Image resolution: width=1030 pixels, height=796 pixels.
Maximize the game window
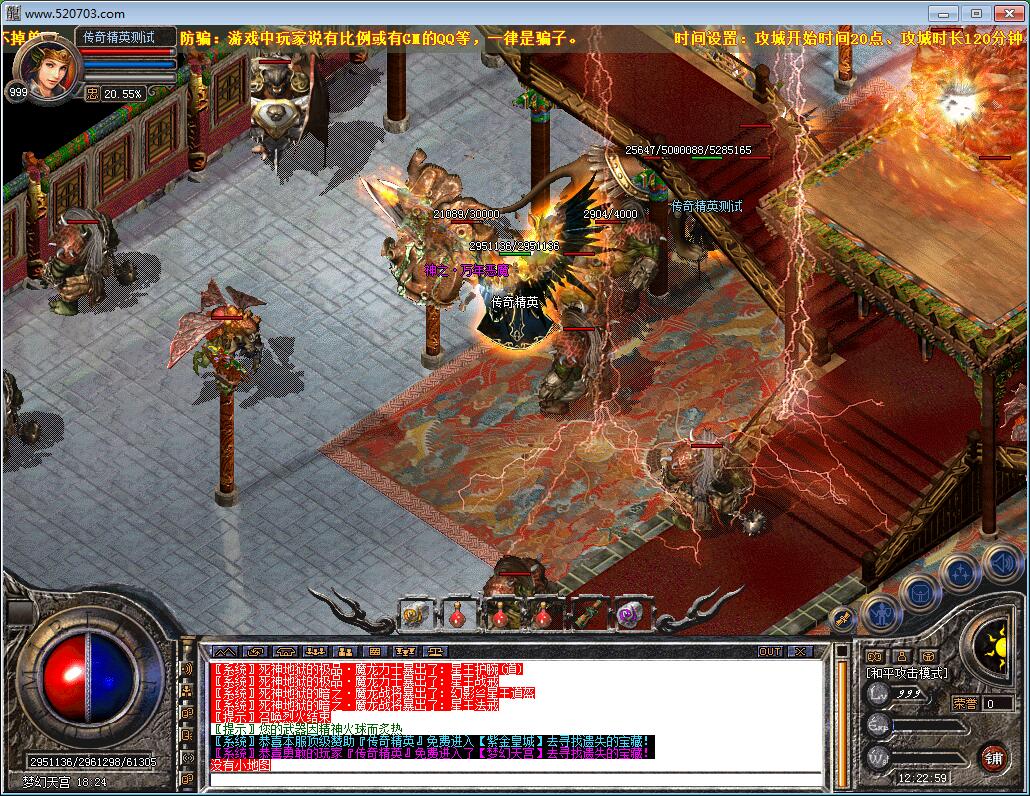(976, 13)
